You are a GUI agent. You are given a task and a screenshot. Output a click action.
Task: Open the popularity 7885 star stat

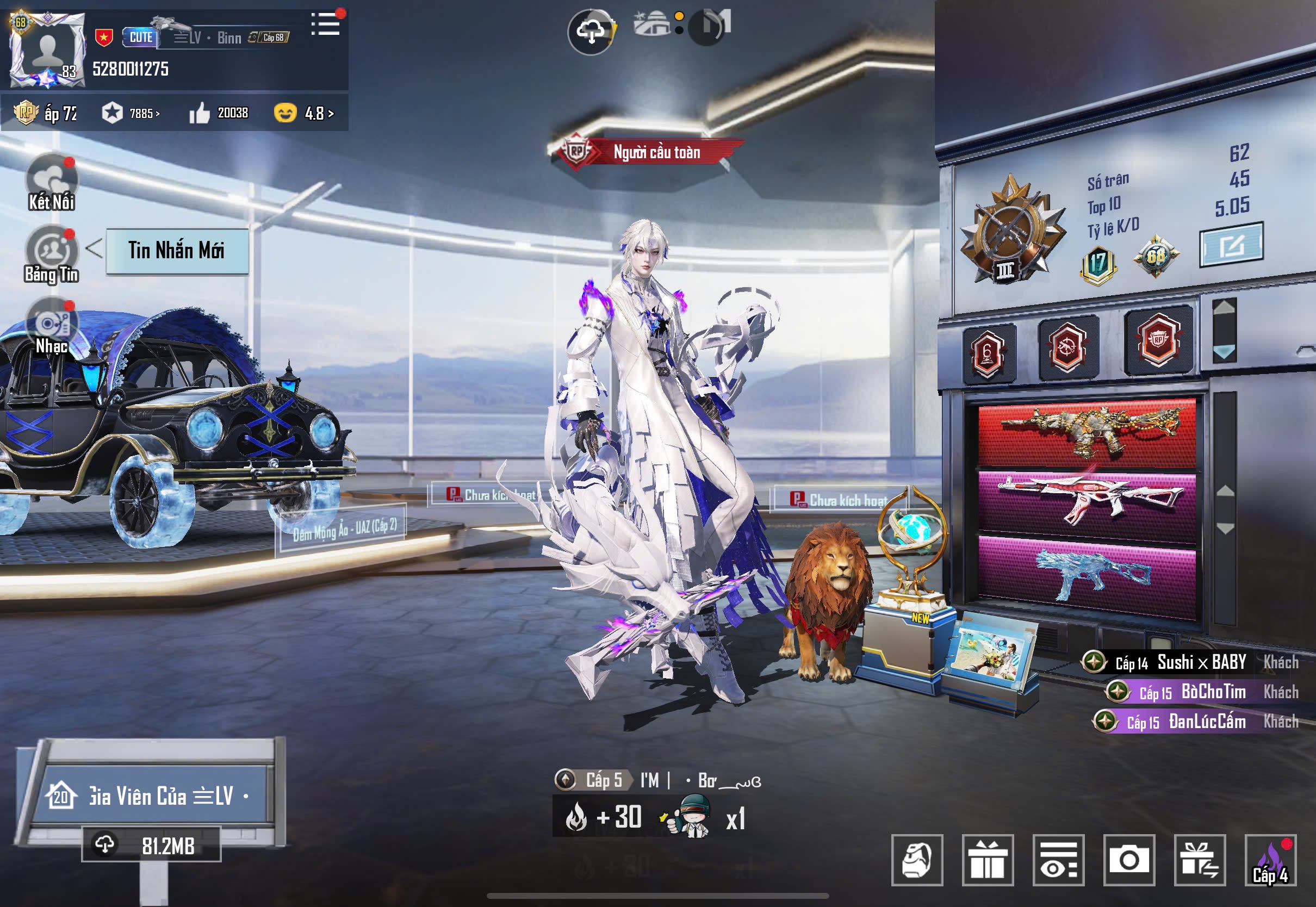(130, 113)
